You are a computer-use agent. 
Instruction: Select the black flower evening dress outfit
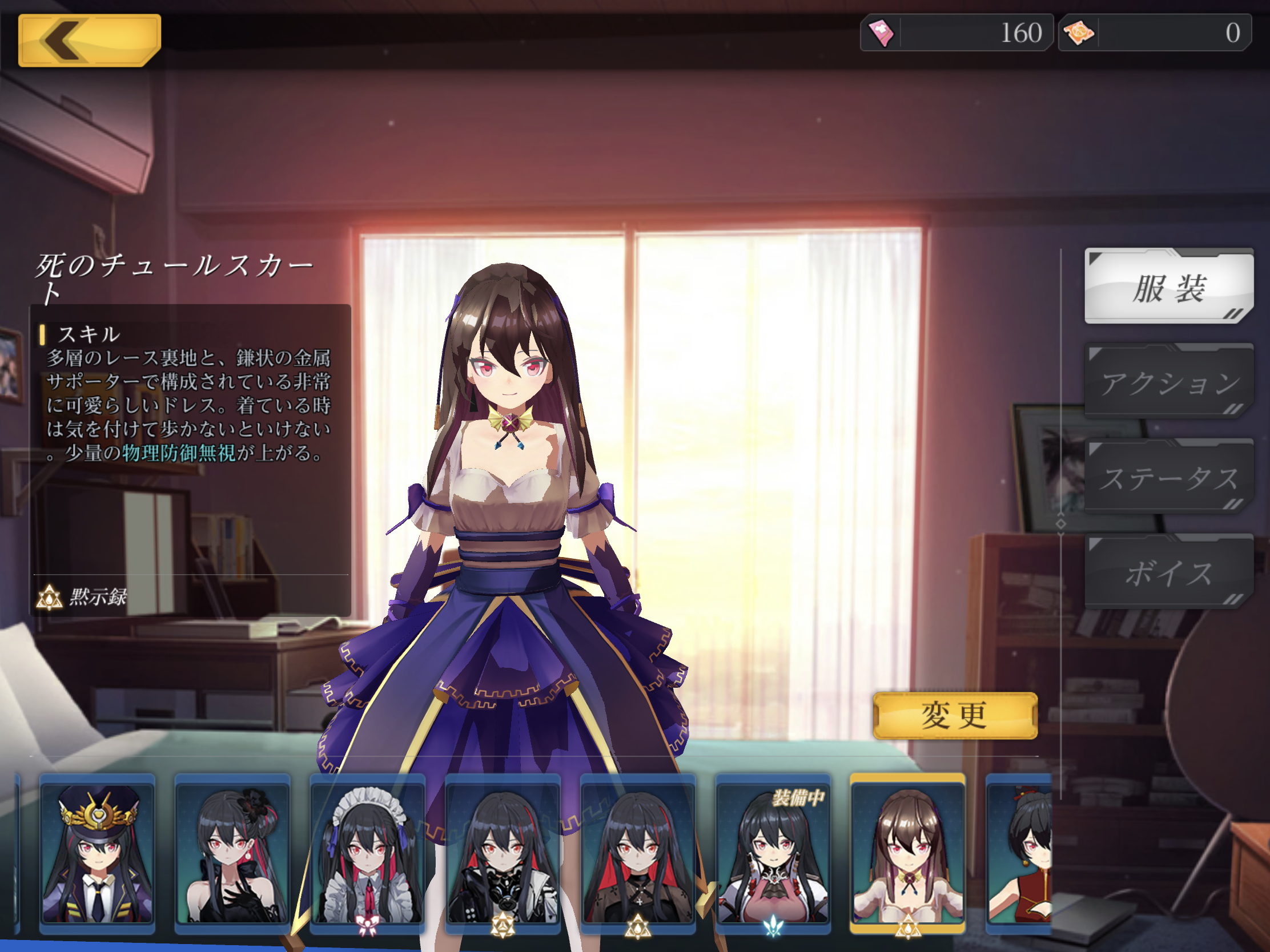click(232, 853)
